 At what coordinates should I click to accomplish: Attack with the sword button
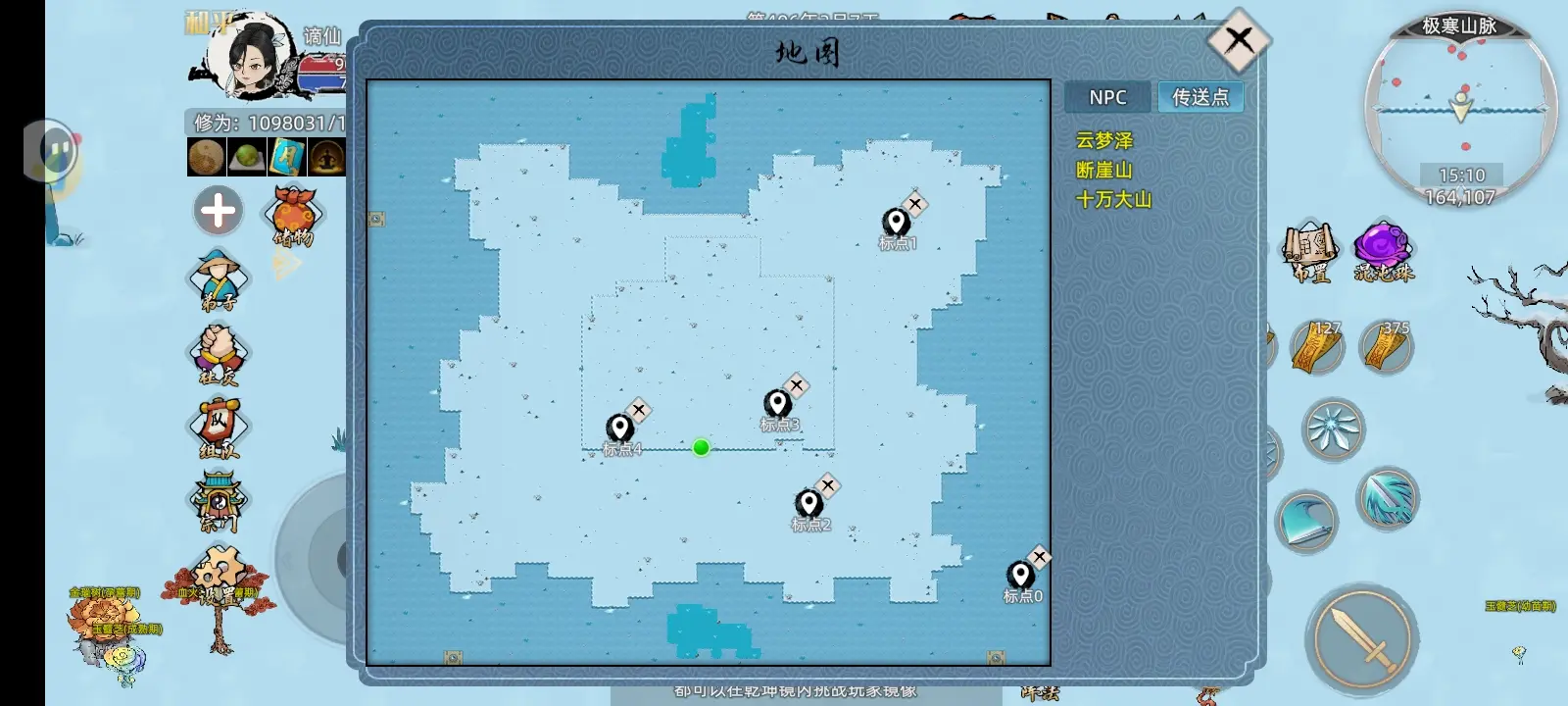pyautogui.click(x=1362, y=637)
